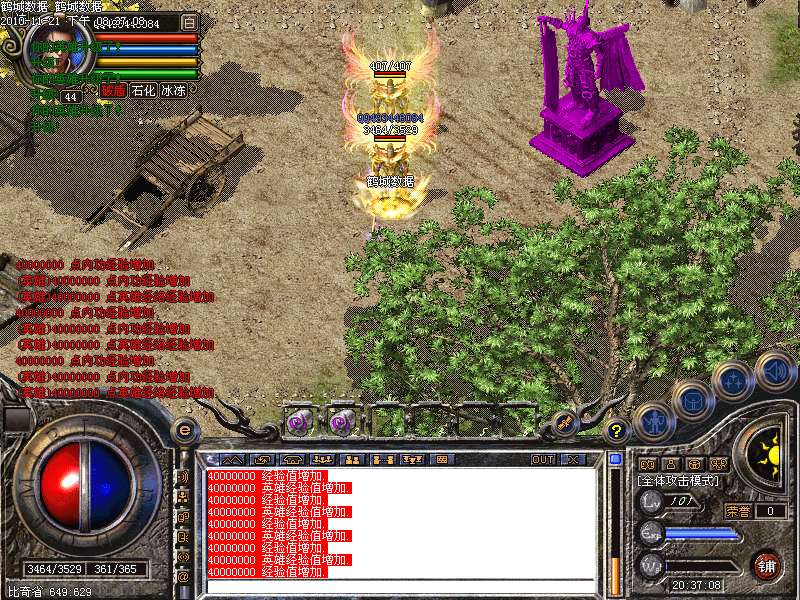Click the 白 button on hero panel
This screenshot has height=600, width=800.
tap(190, 22)
